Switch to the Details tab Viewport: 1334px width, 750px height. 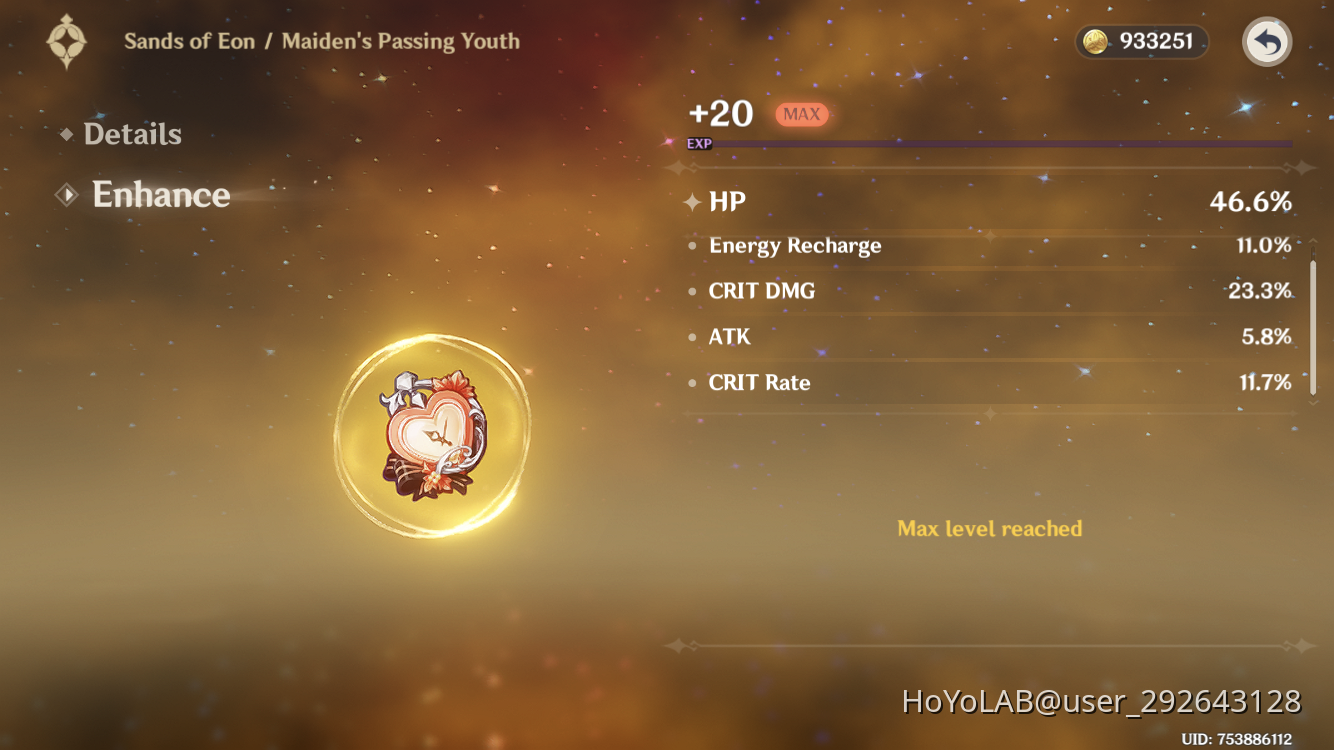pos(133,134)
